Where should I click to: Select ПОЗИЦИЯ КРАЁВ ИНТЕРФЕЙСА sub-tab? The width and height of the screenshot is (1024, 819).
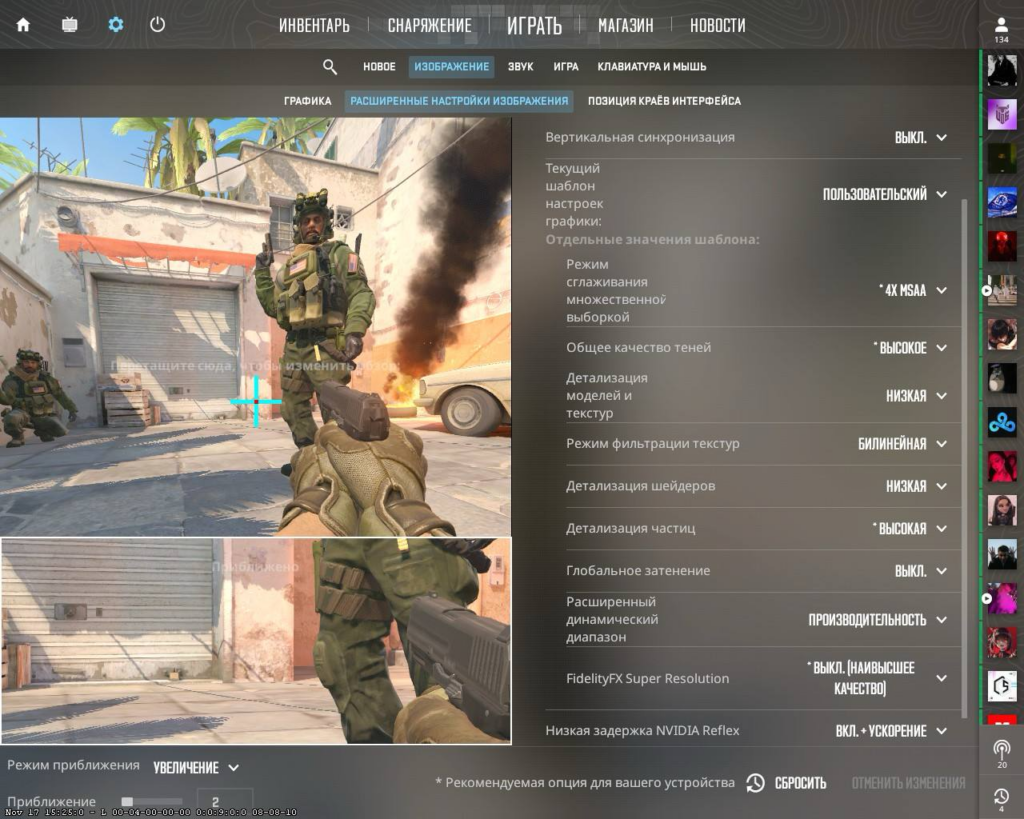click(664, 101)
